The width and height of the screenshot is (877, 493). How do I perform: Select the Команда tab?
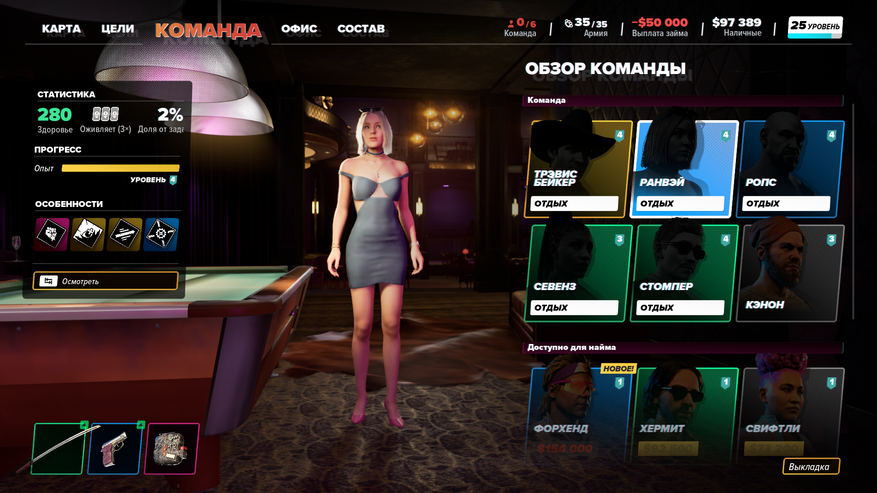(x=208, y=30)
